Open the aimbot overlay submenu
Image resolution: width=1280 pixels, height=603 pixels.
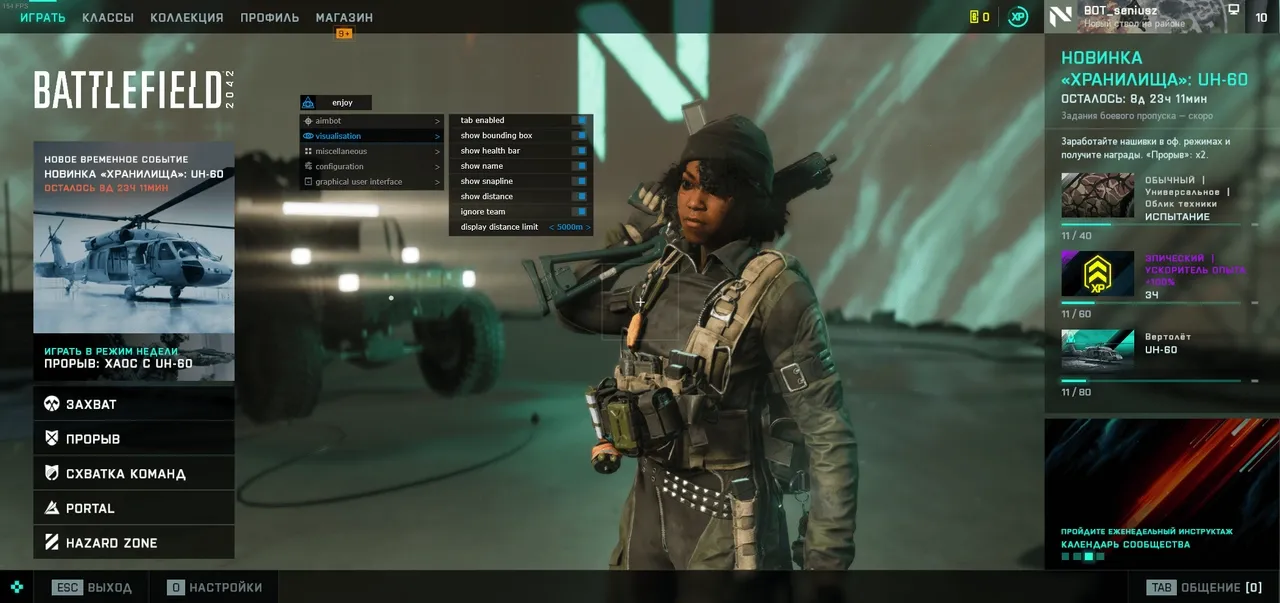click(x=371, y=121)
